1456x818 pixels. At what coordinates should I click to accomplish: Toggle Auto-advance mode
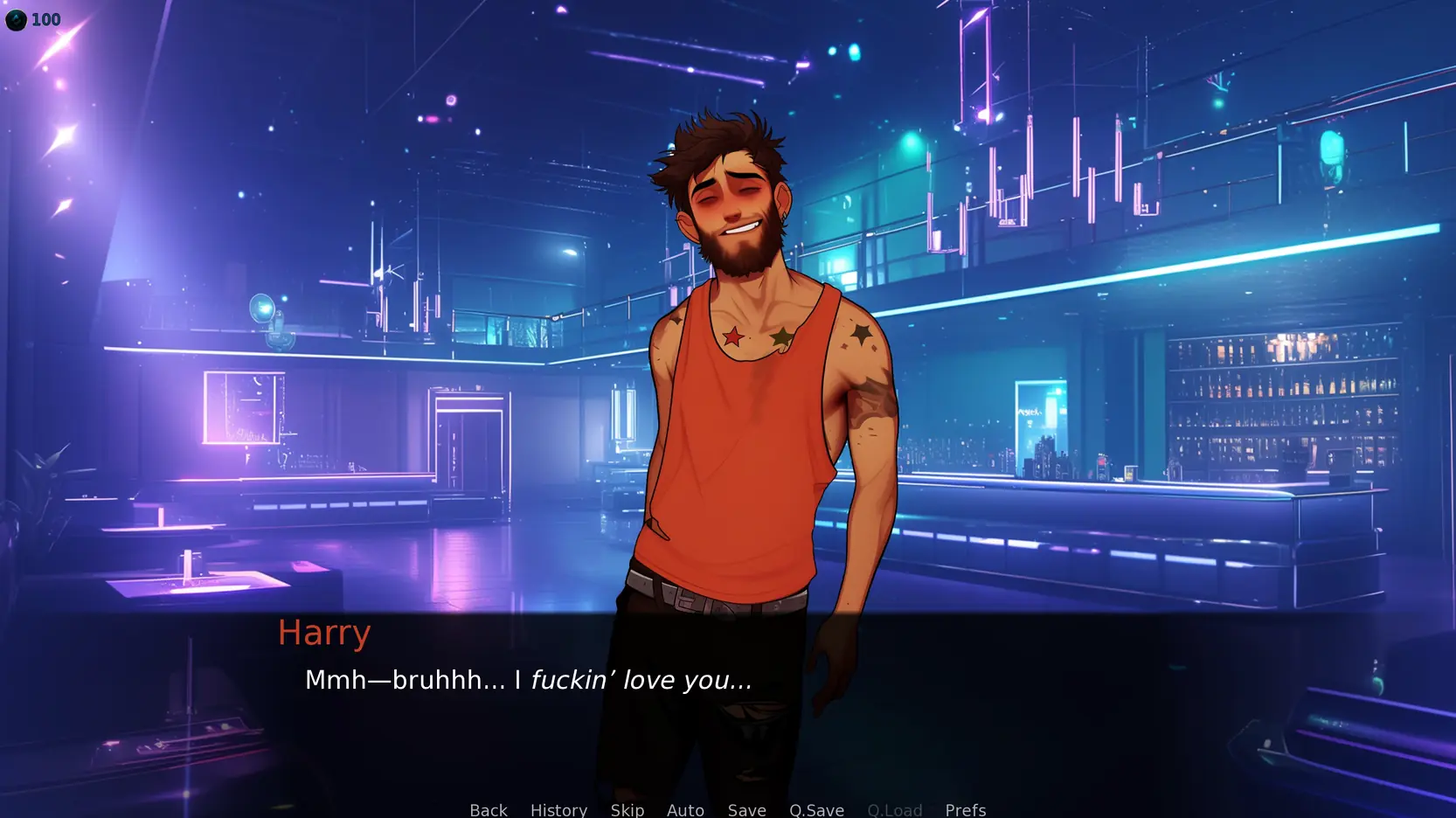point(685,809)
